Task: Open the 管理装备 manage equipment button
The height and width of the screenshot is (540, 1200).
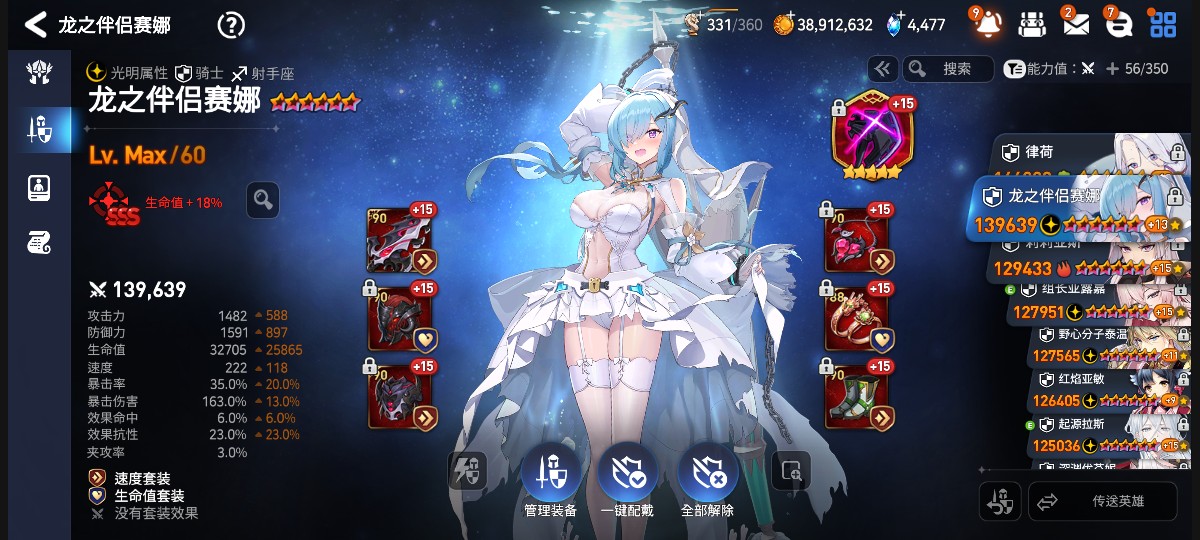Action: 550,476
